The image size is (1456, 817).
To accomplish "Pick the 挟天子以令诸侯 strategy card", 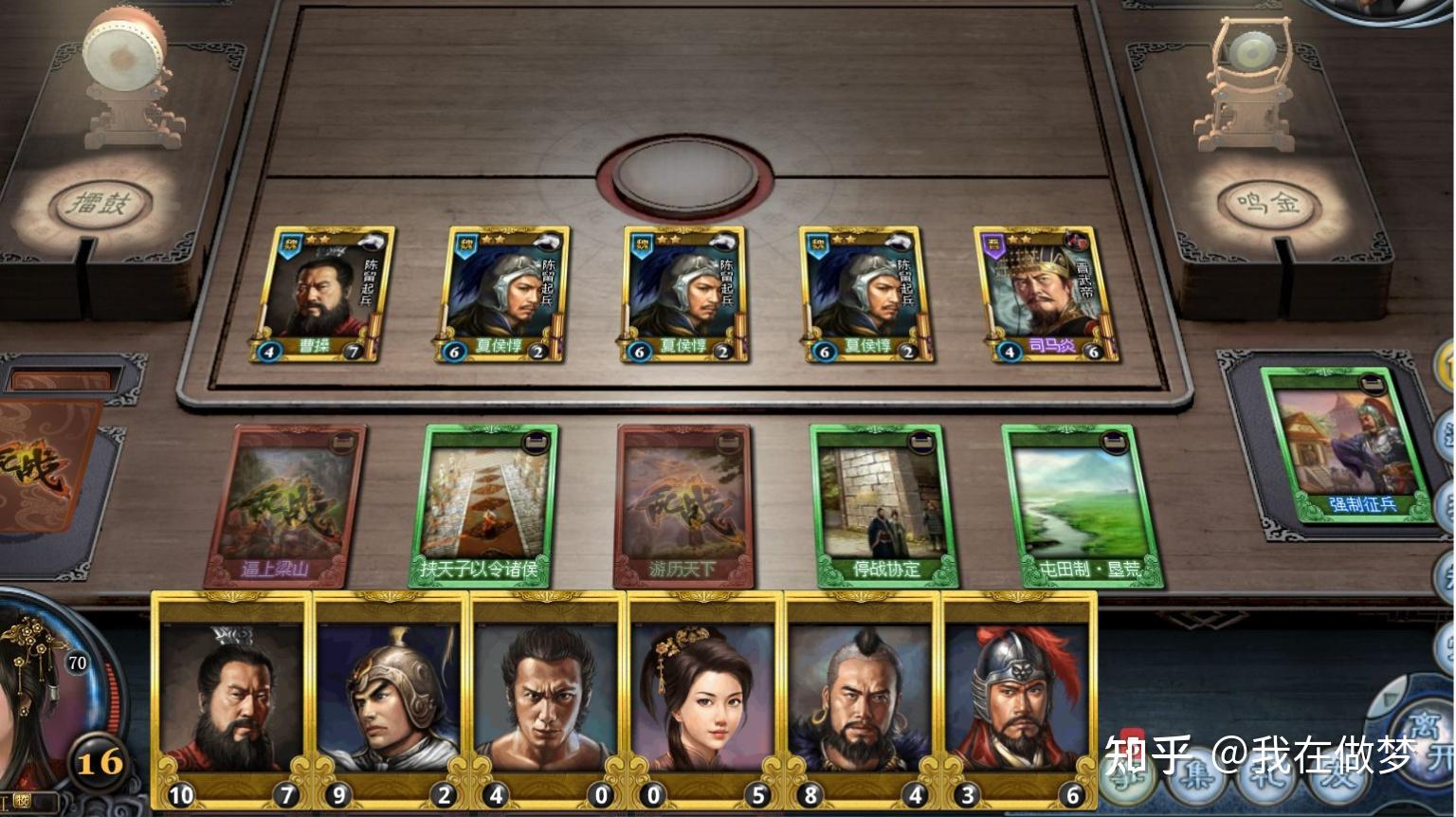I will [484, 505].
